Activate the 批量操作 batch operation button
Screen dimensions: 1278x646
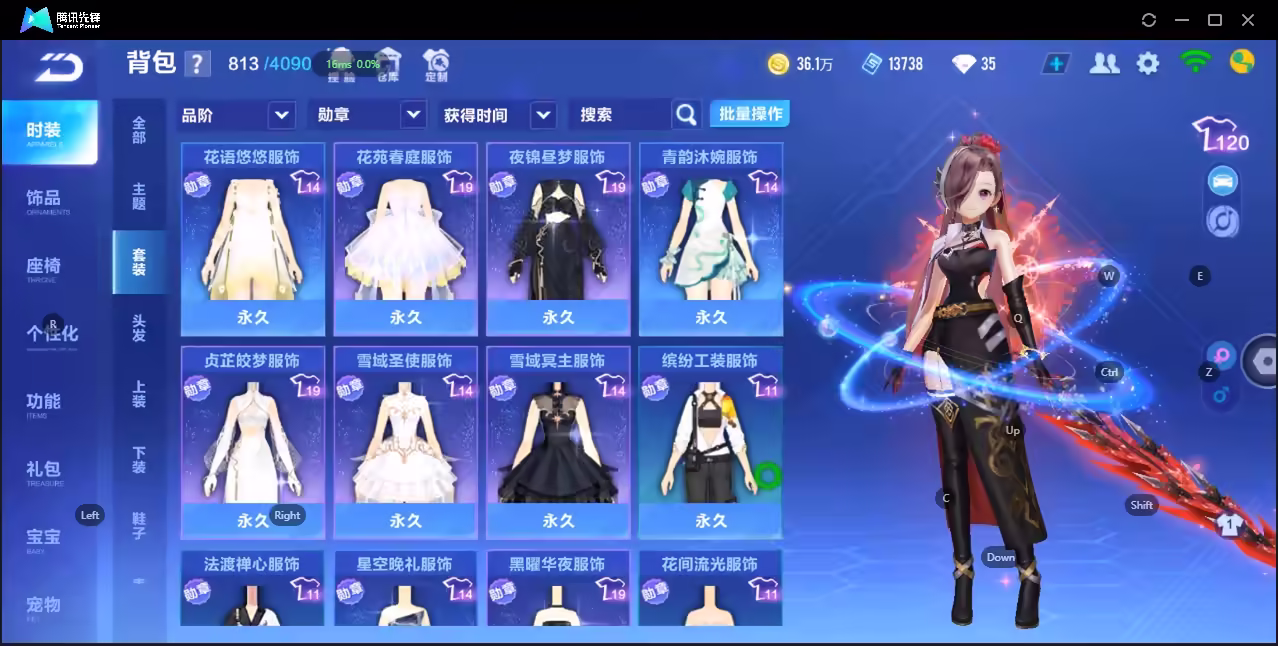pyautogui.click(x=750, y=114)
